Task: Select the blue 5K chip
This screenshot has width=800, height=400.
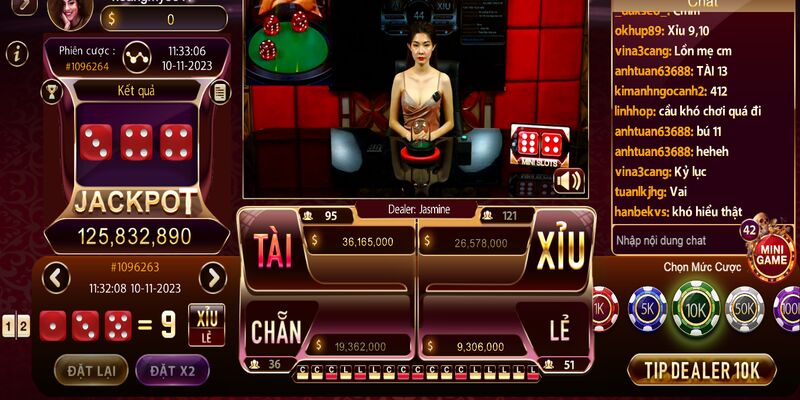Action: [646, 310]
